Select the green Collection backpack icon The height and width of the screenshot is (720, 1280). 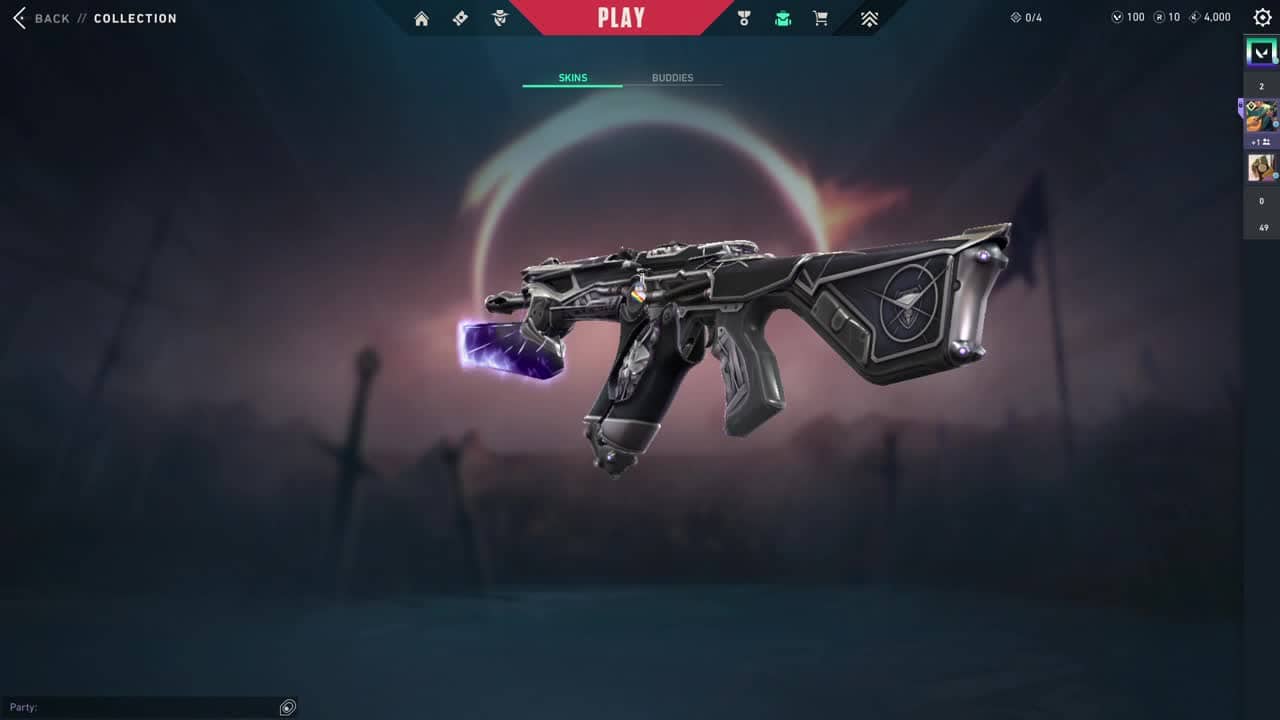[x=783, y=18]
